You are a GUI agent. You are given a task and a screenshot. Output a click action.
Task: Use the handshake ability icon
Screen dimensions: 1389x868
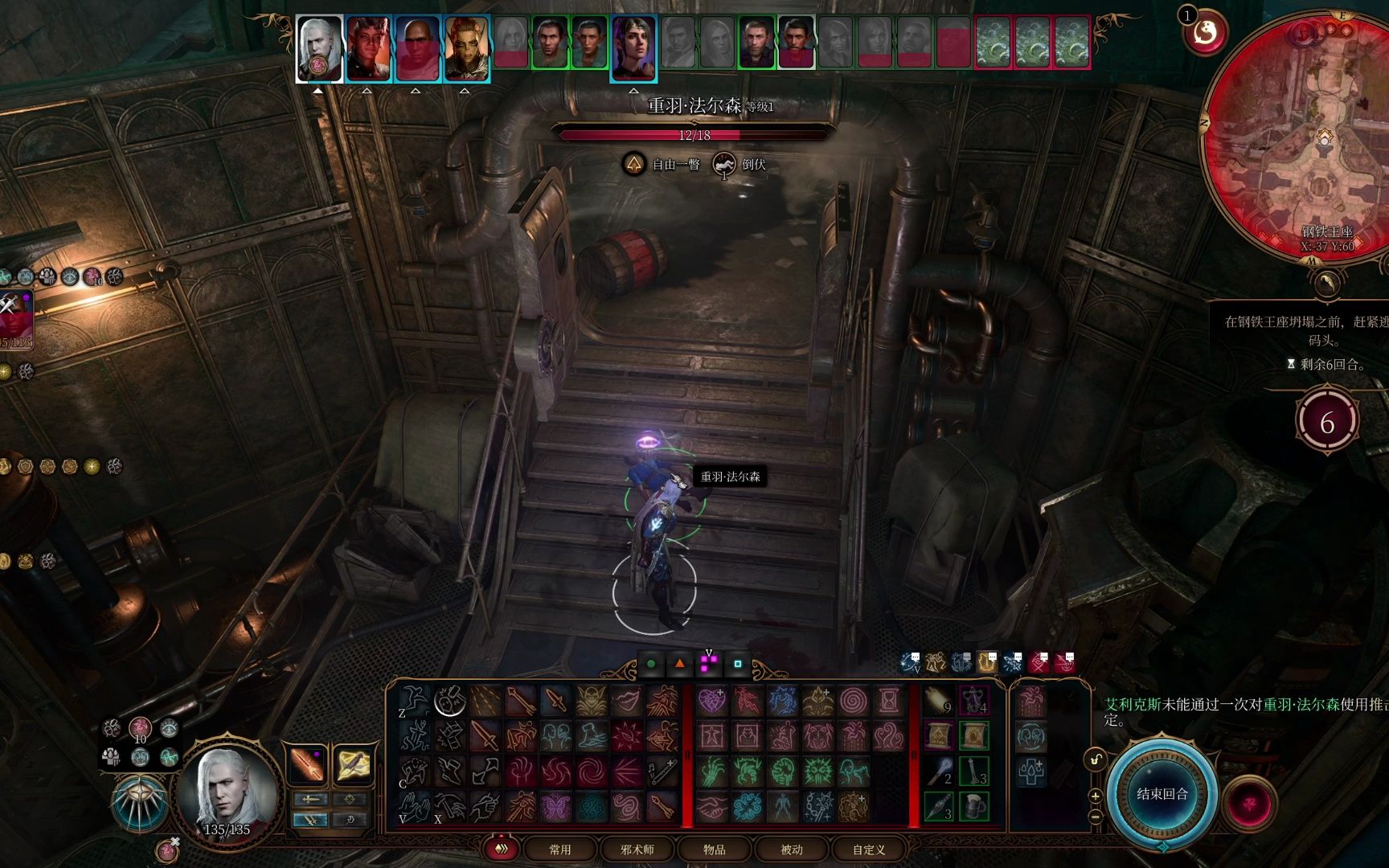(711, 806)
